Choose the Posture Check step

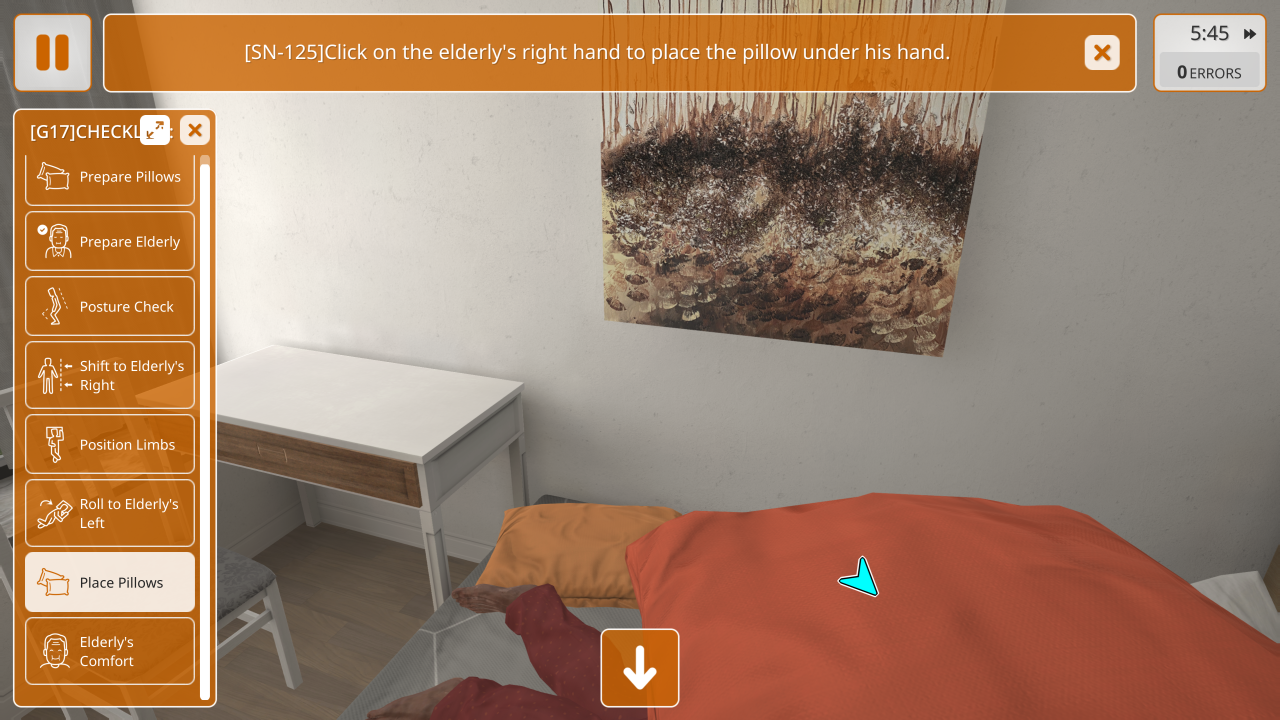pos(110,307)
